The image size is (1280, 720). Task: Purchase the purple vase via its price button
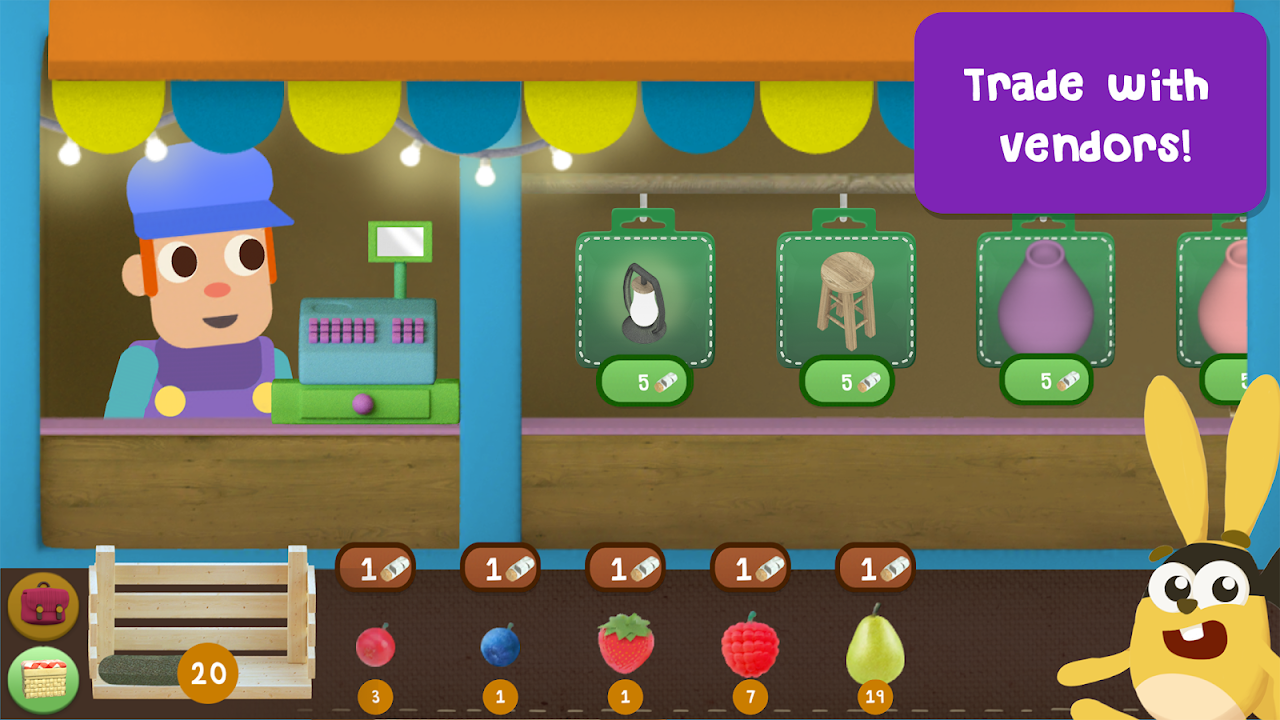[1046, 382]
